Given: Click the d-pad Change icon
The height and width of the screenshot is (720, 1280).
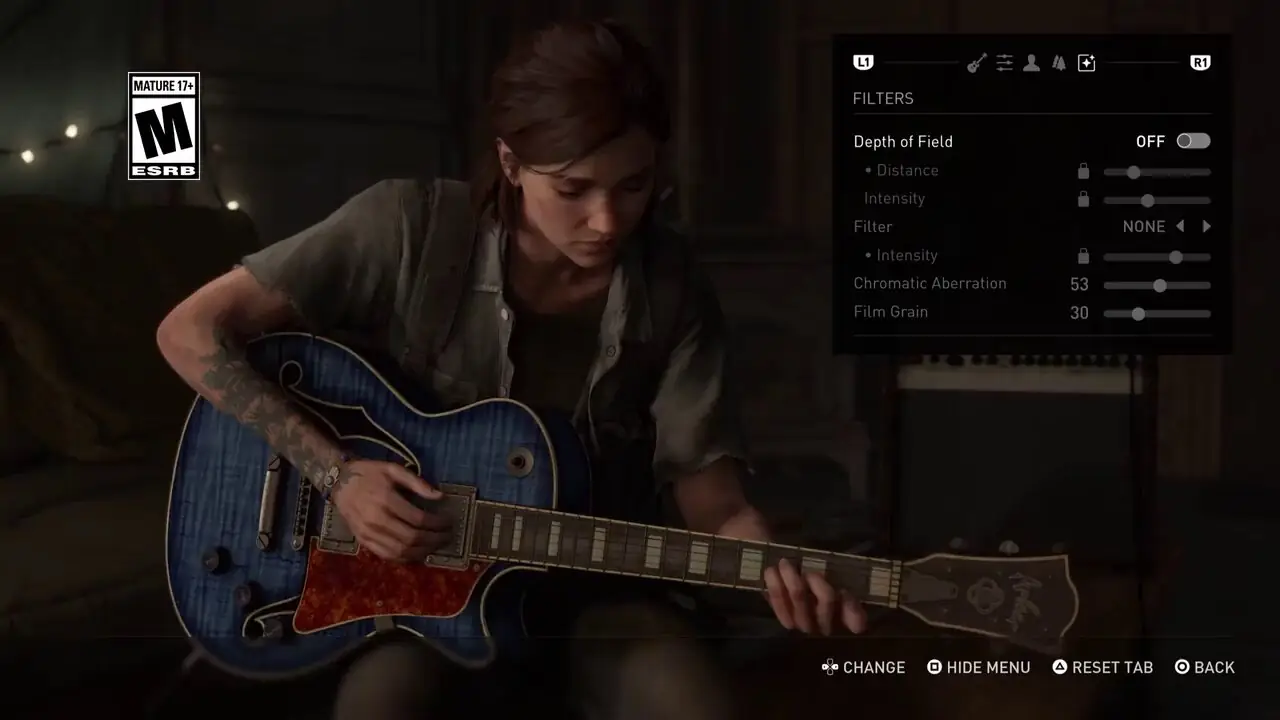Looking at the screenshot, I should (x=829, y=667).
